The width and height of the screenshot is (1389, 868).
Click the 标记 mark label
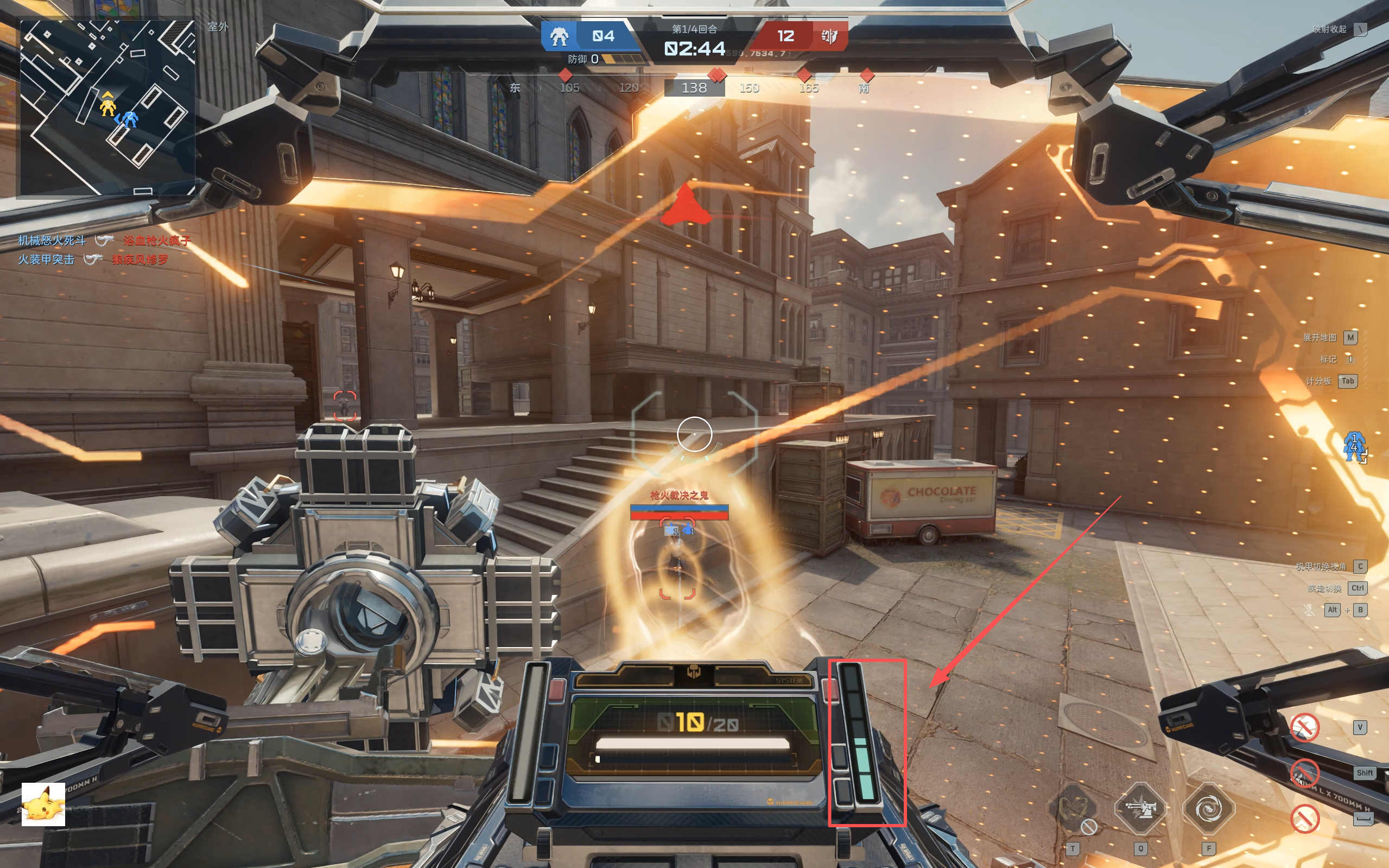click(1328, 359)
